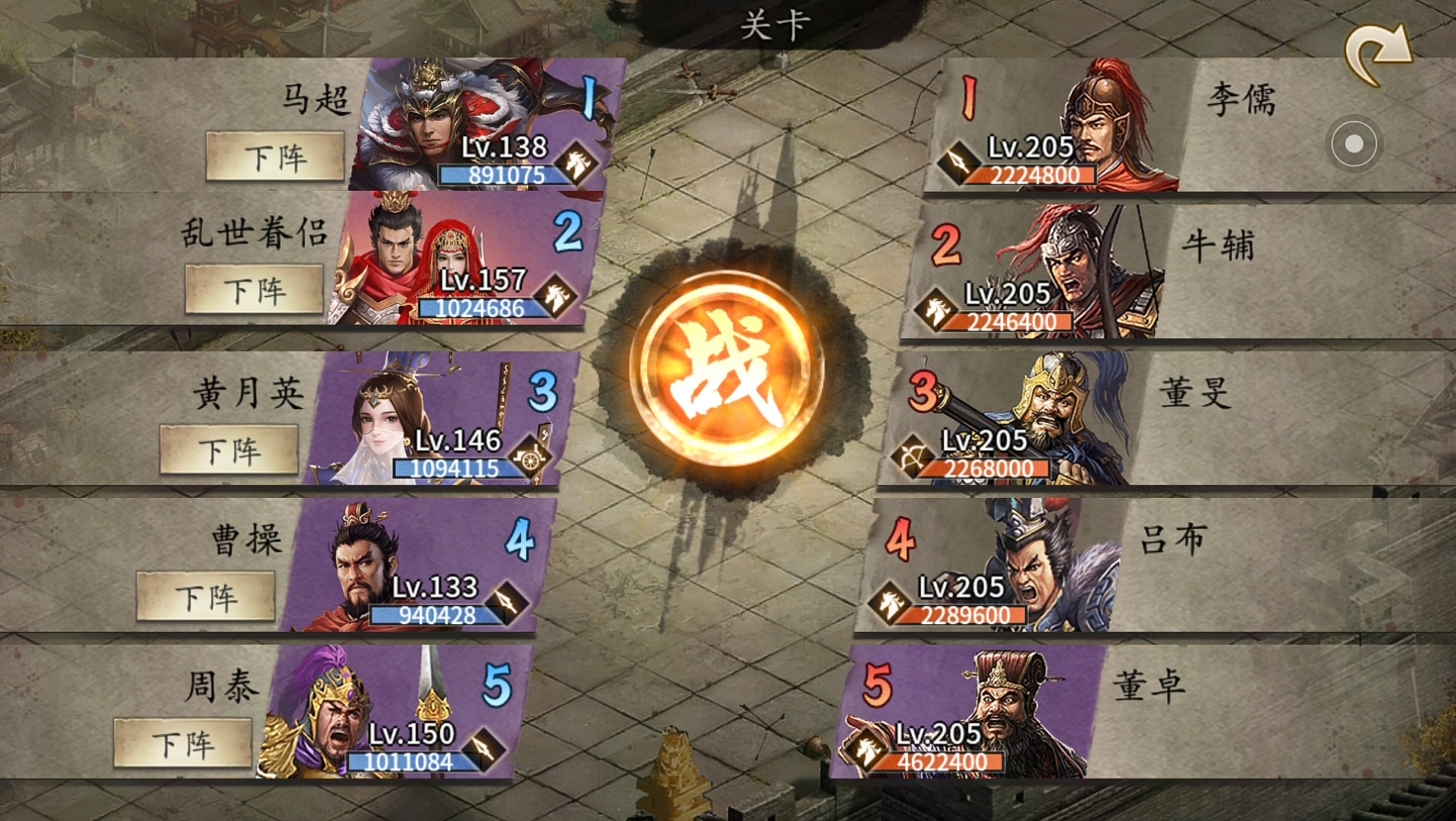Inspect enemy general 李儒's card
The image size is (1456, 821).
coord(1056,125)
